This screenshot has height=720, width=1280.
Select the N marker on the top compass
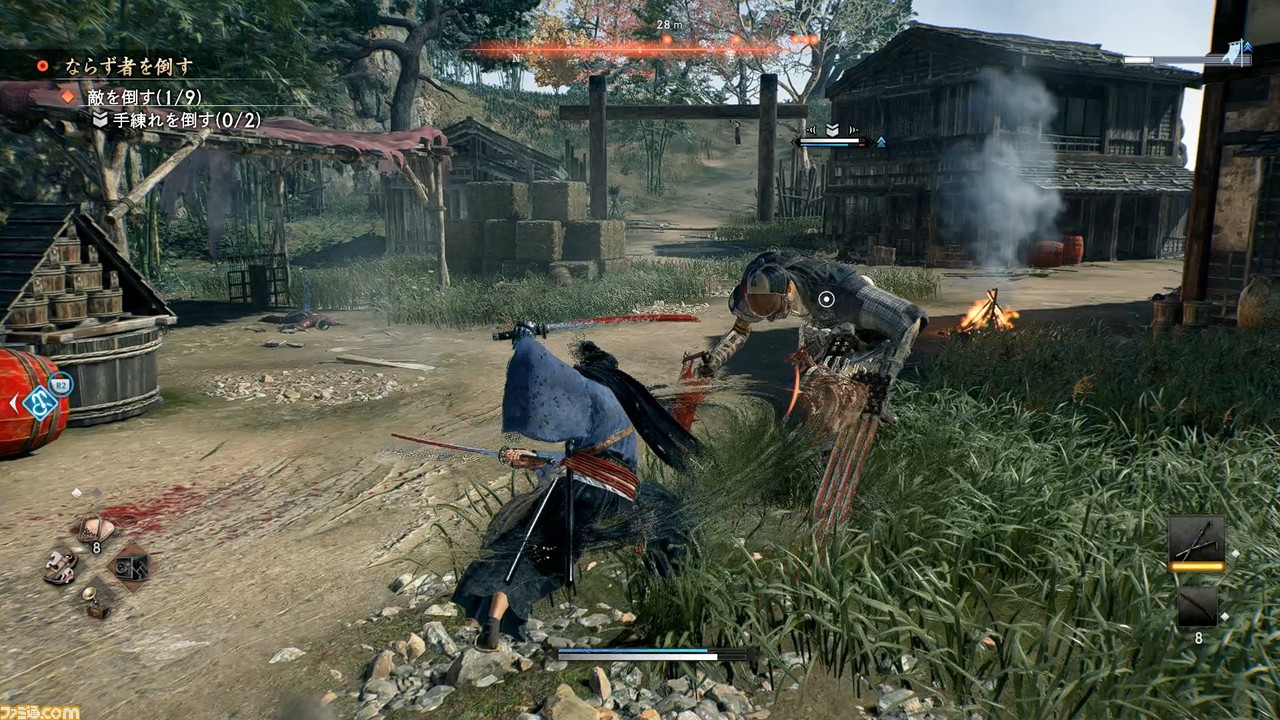pyautogui.click(x=519, y=56)
